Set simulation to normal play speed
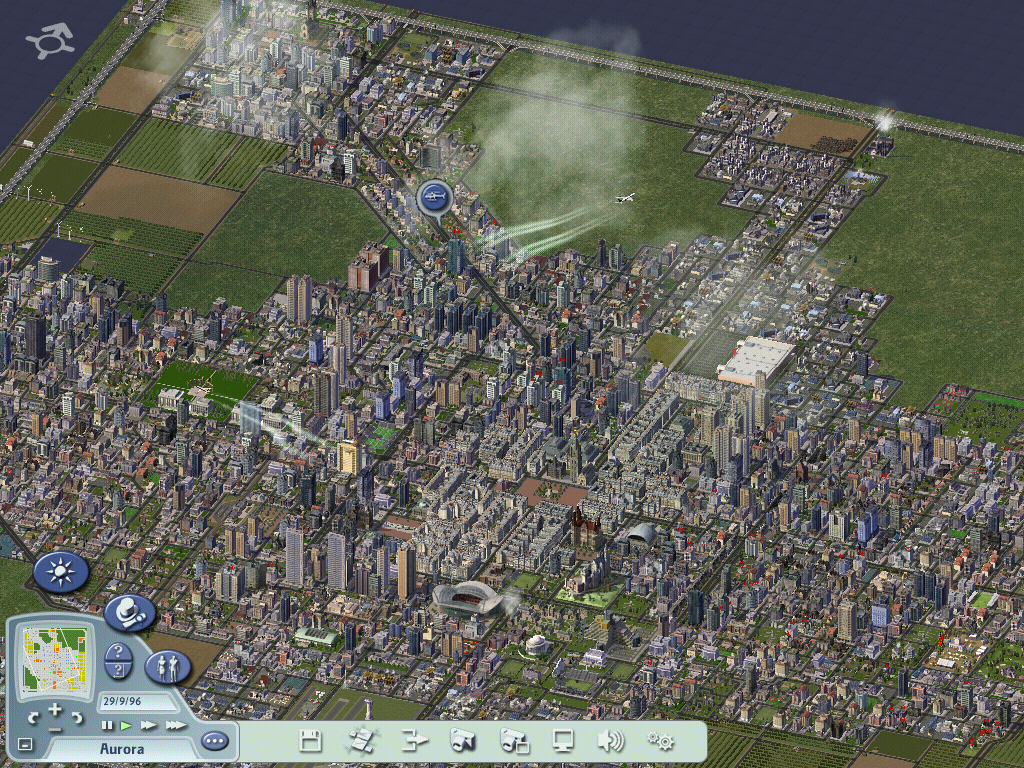This screenshot has width=1024, height=768. [x=126, y=725]
